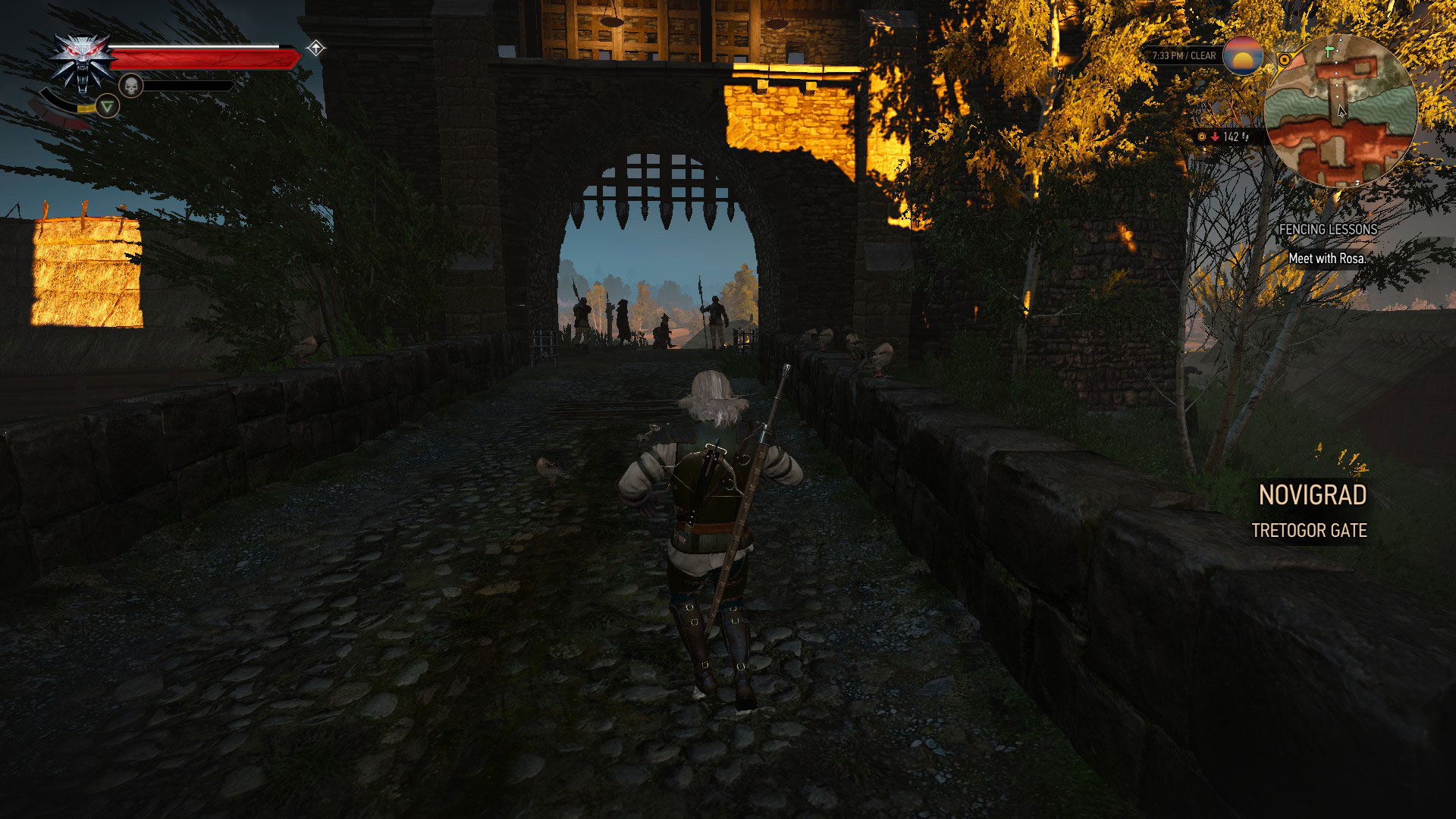Image resolution: width=1456 pixels, height=819 pixels.
Task: Click the 142 crowns counter
Action: (x=1230, y=137)
